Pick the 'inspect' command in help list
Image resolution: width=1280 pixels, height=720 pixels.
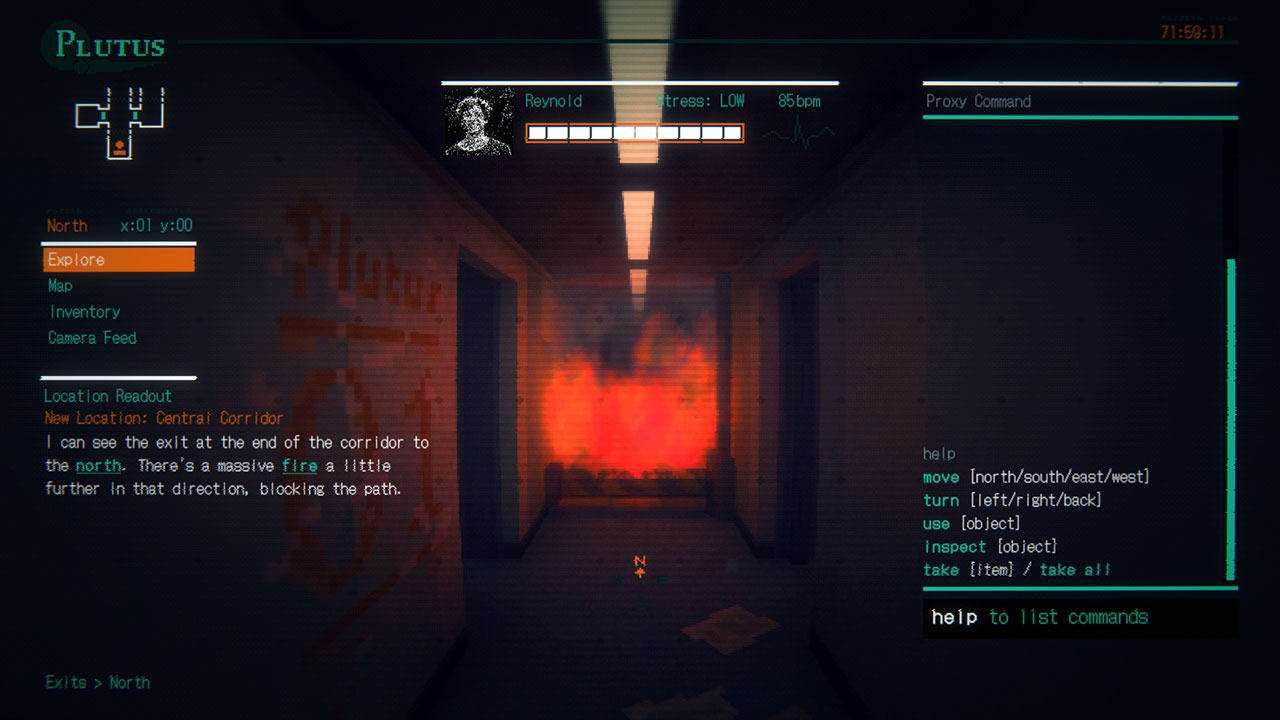[x=956, y=546]
